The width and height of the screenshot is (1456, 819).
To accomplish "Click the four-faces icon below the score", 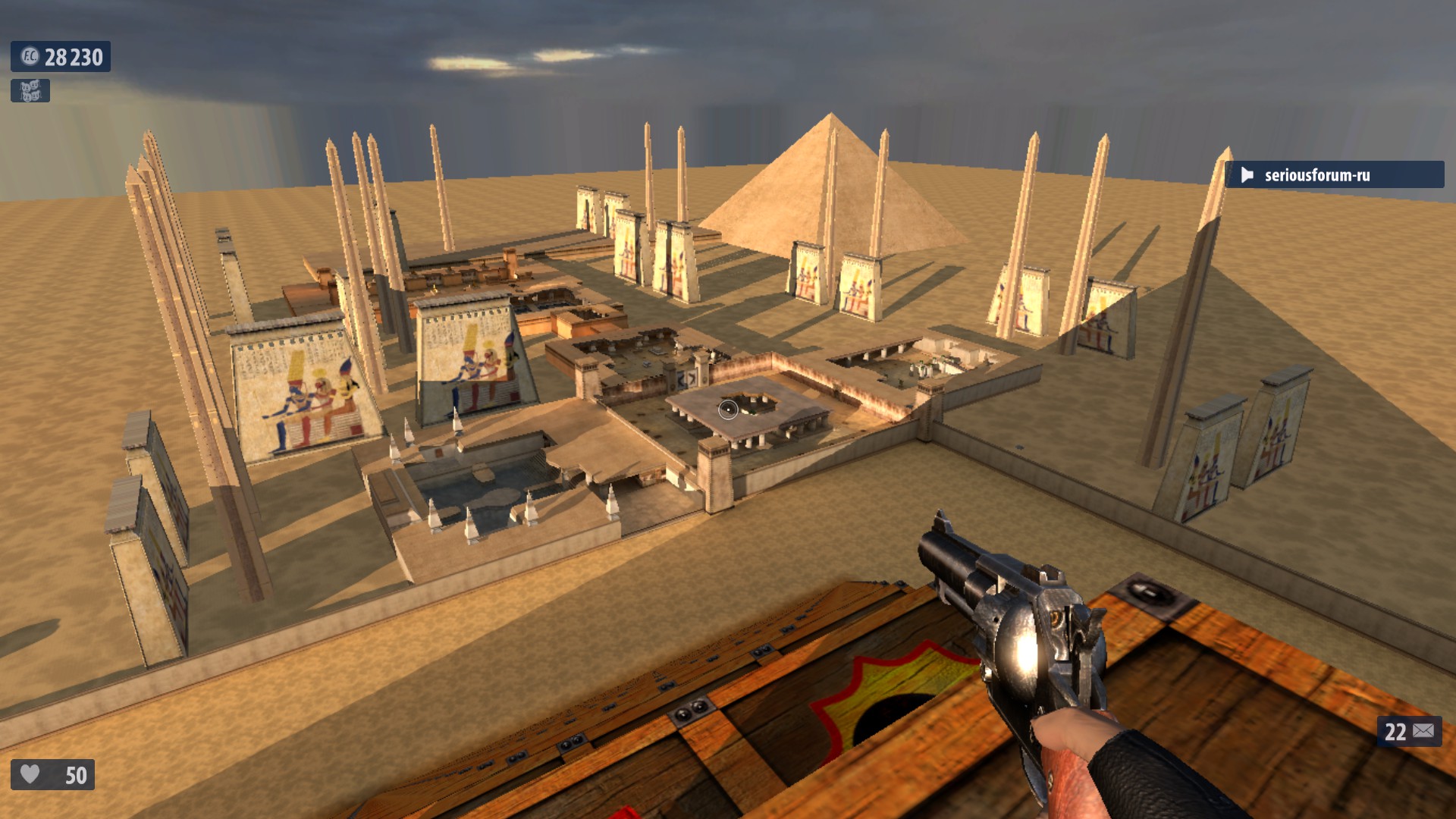I will [30, 91].
